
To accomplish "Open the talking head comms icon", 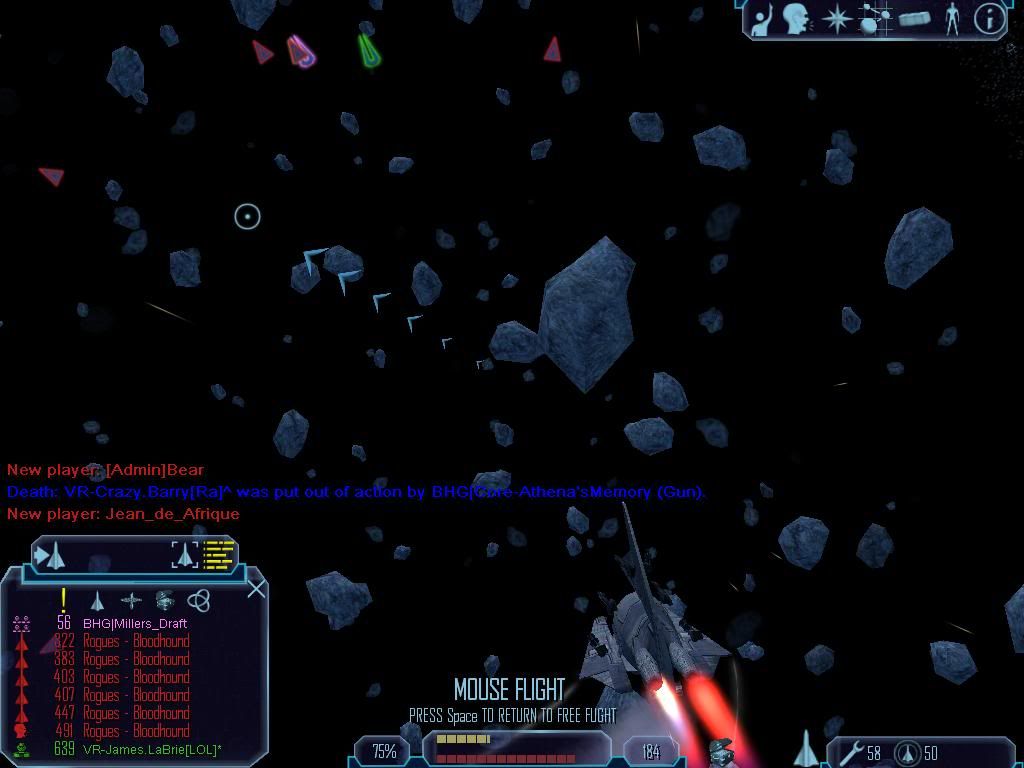I will point(797,19).
